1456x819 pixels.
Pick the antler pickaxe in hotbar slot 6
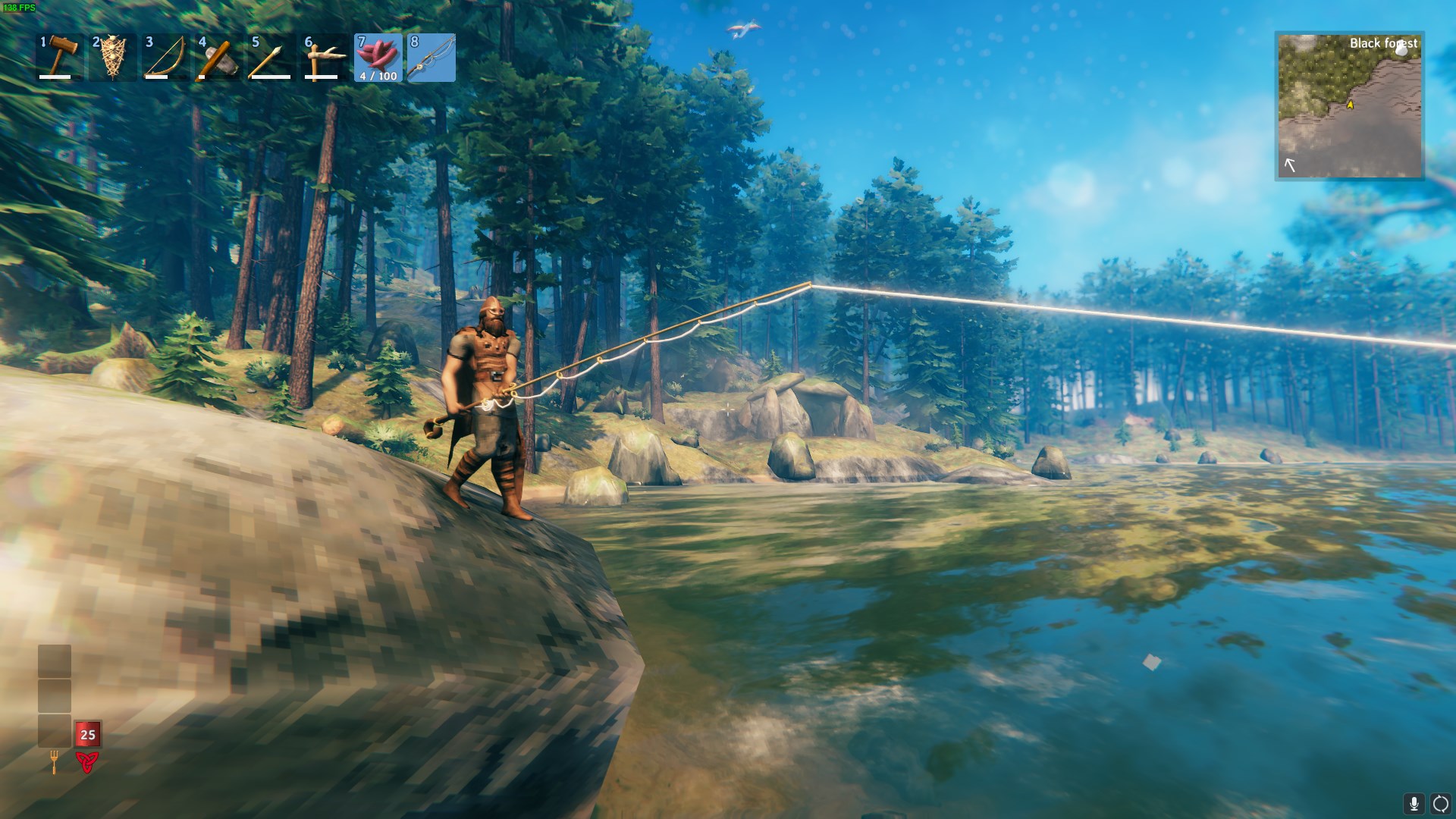pos(325,58)
